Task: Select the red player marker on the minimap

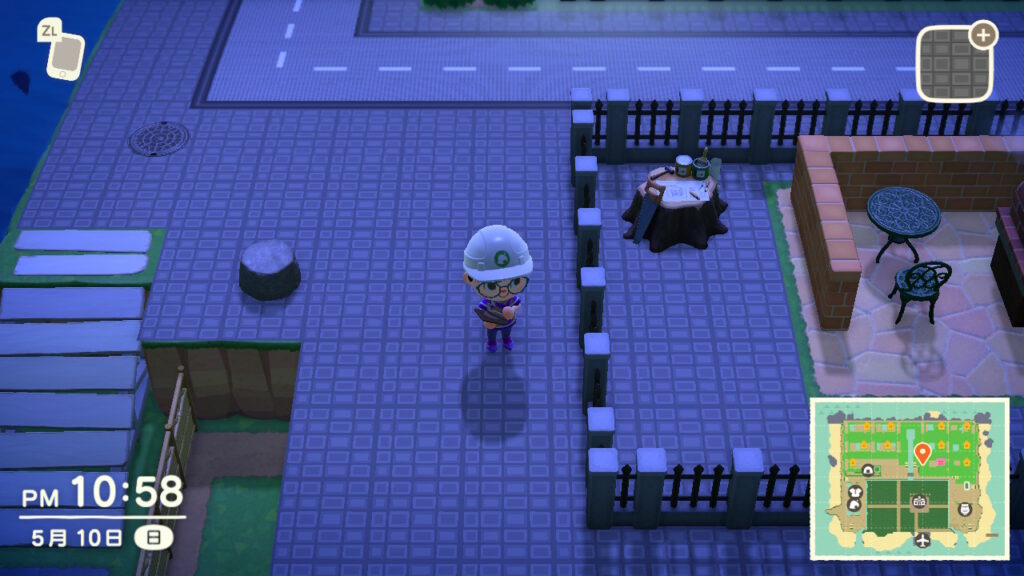Action: 923,453
